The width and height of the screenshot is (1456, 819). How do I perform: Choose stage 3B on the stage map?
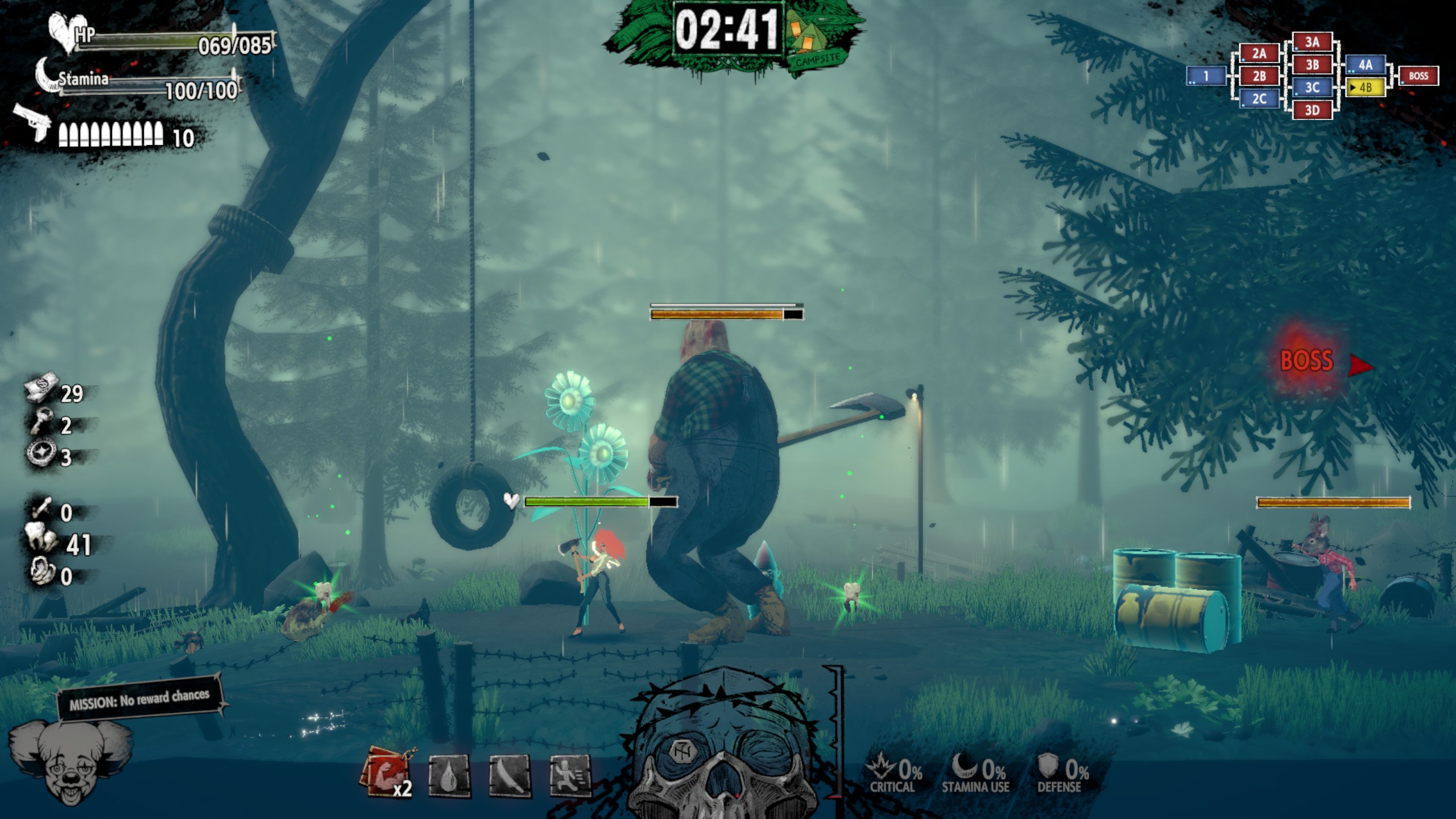point(1312,65)
